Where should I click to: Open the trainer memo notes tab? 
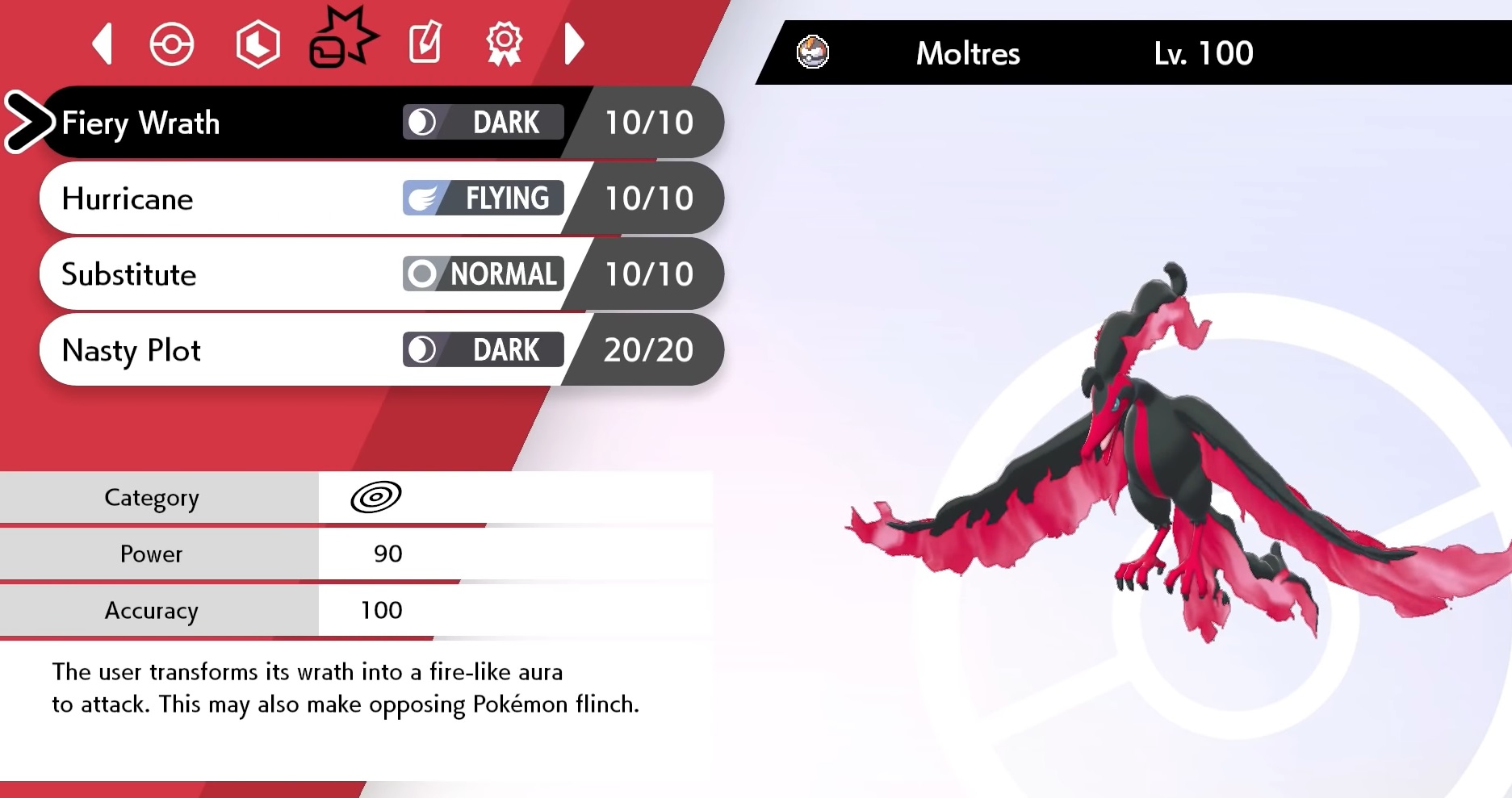(x=425, y=43)
